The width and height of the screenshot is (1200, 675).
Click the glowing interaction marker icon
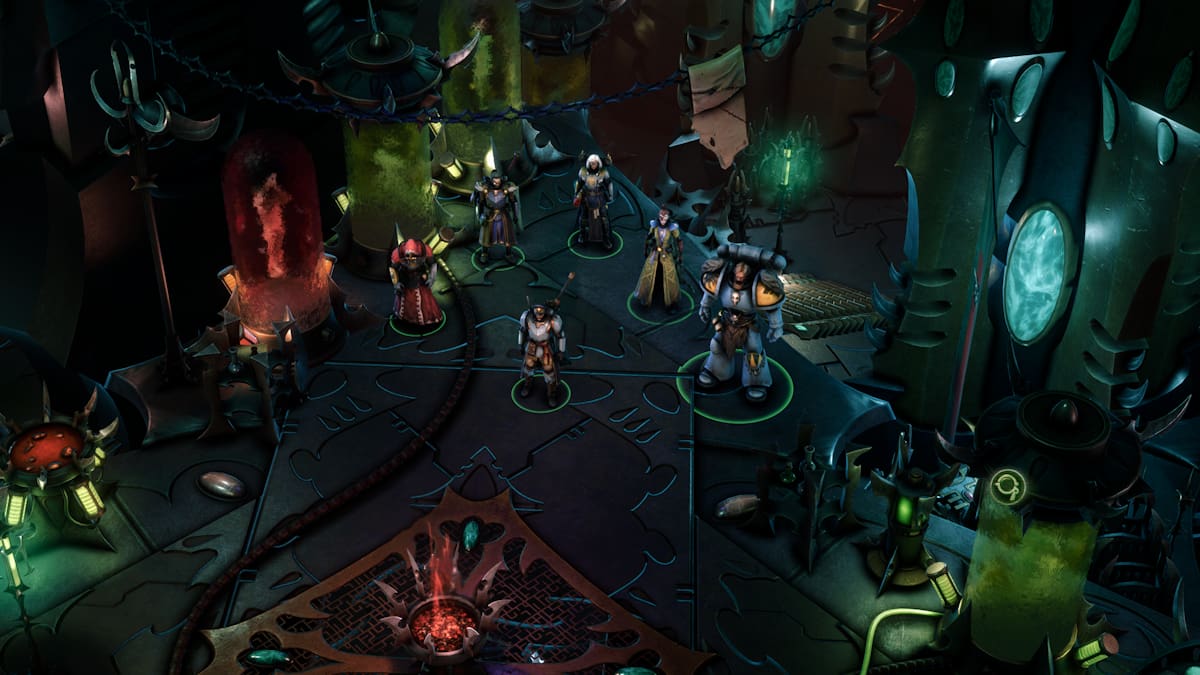(x=1005, y=487)
